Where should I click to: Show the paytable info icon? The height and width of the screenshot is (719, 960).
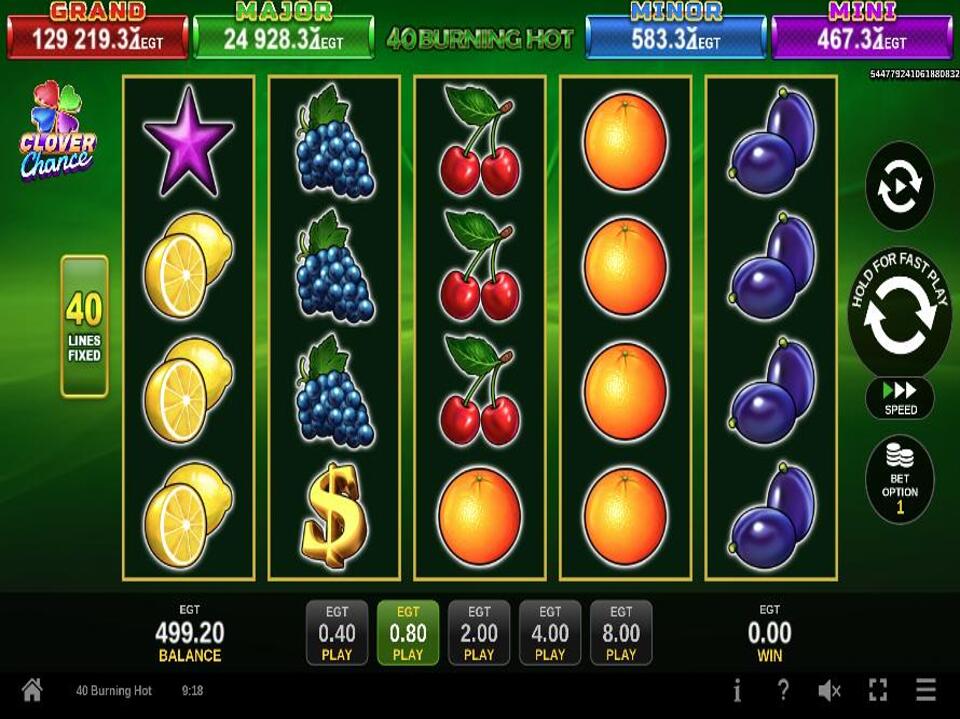click(x=737, y=690)
